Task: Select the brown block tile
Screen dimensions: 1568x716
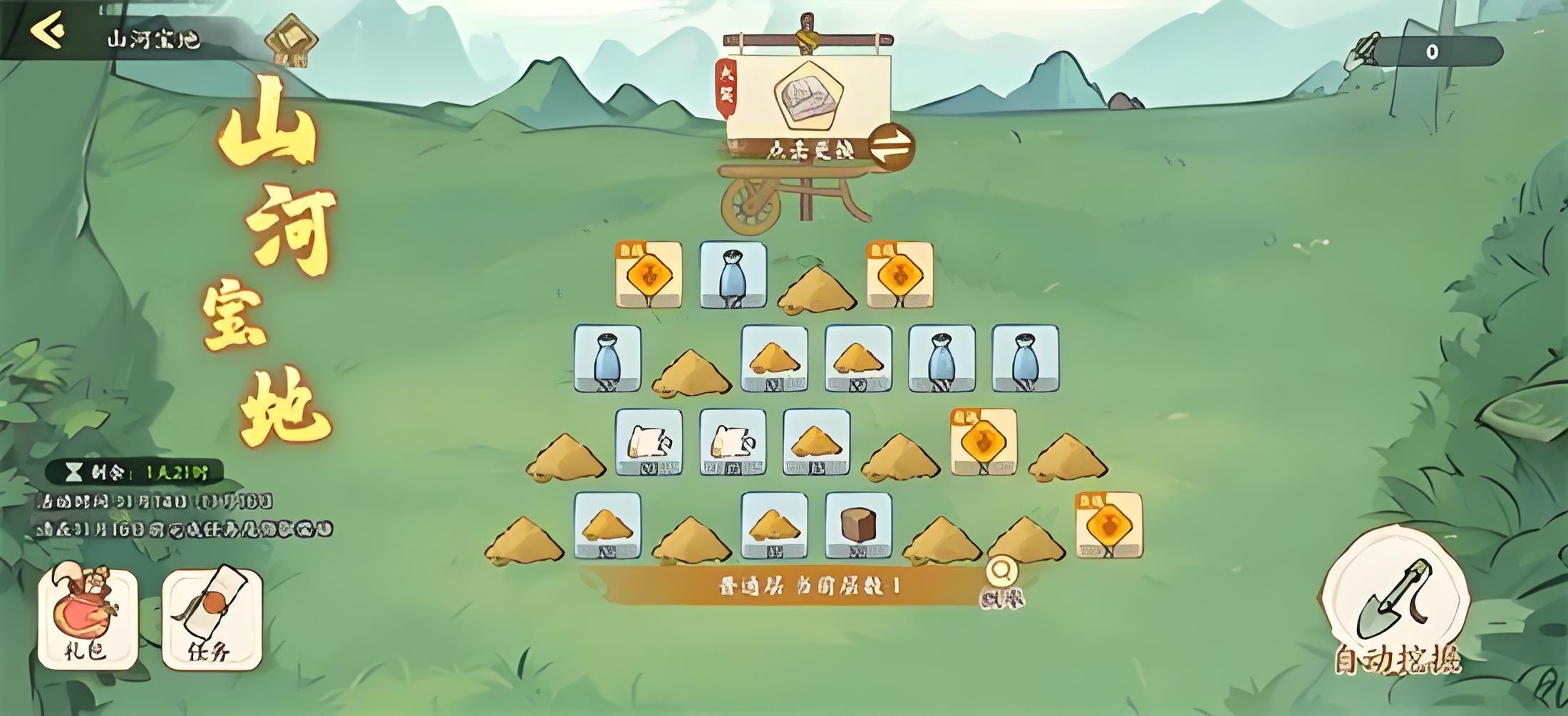Action: (858, 526)
